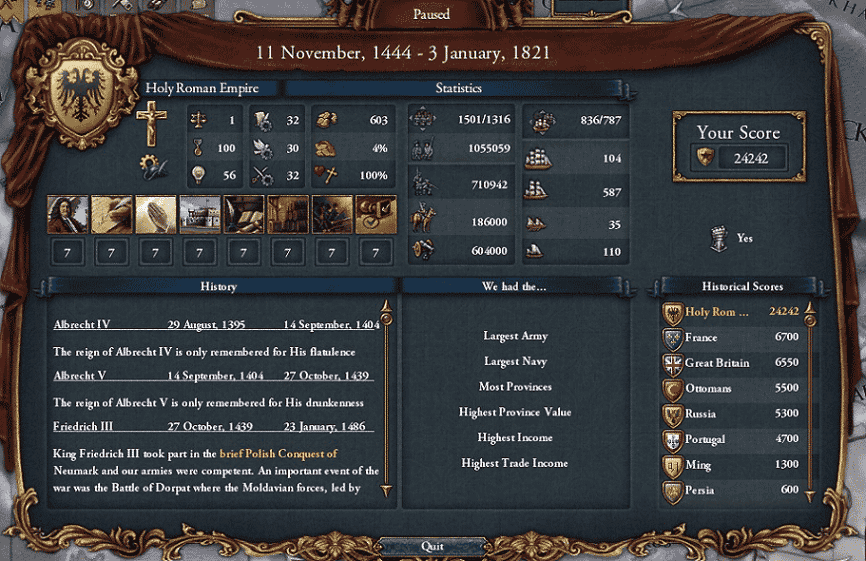Select the Ming score entry
Viewport: 866px width, 561px height.
coord(735,465)
